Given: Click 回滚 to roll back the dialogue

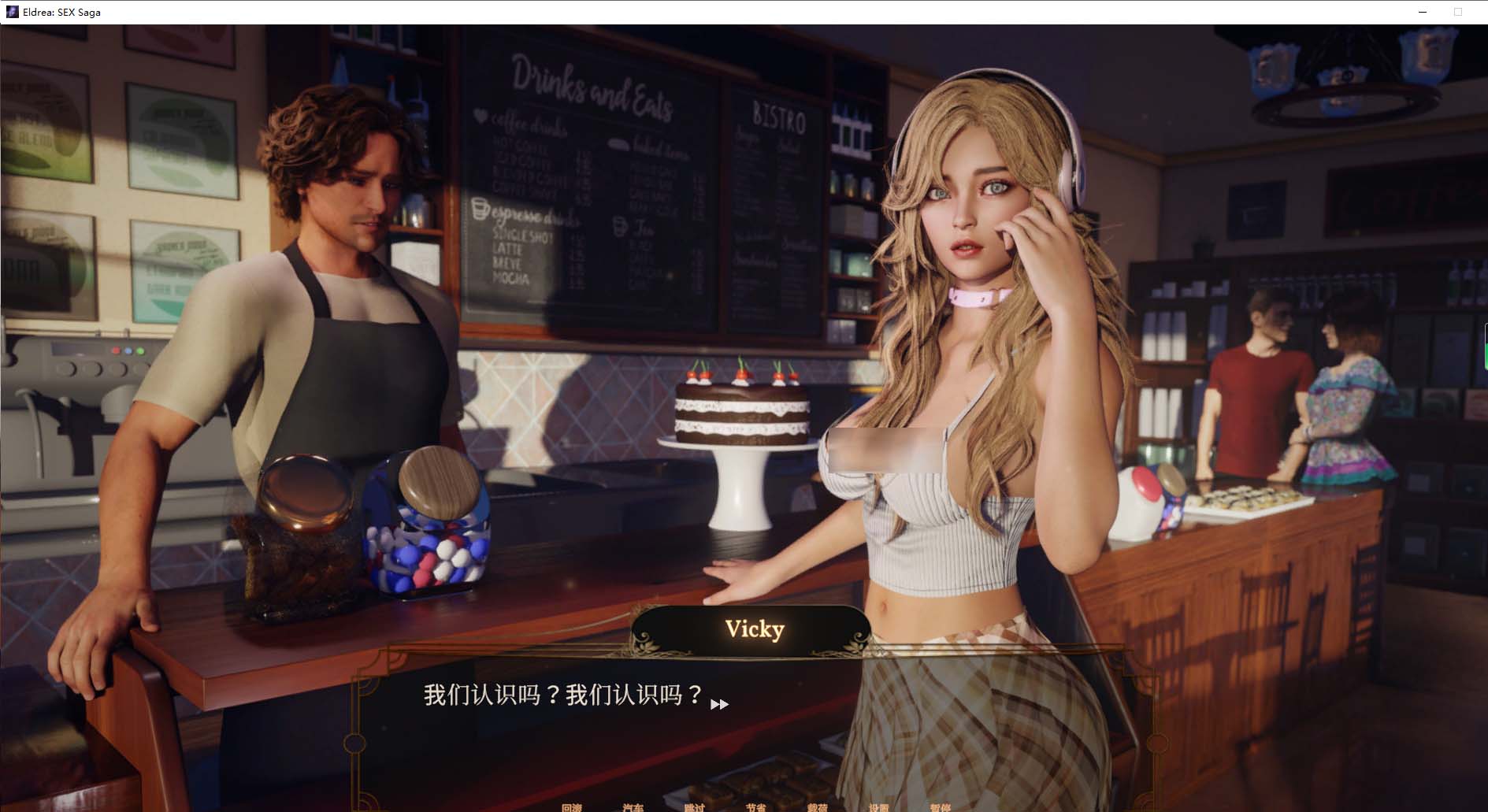Looking at the screenshot, I should pyautogui.click(x=573, y=807).
